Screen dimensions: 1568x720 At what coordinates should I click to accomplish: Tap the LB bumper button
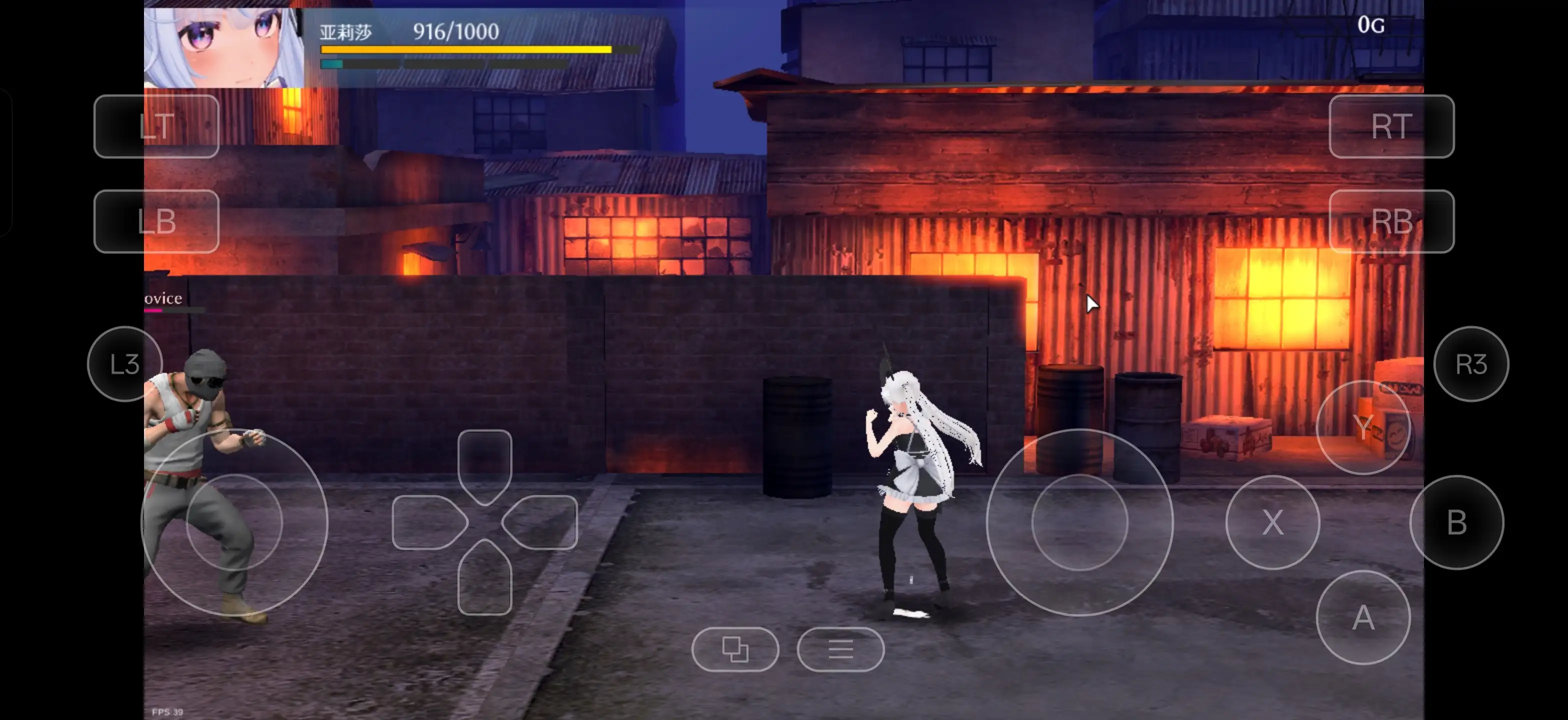[156, 221]
